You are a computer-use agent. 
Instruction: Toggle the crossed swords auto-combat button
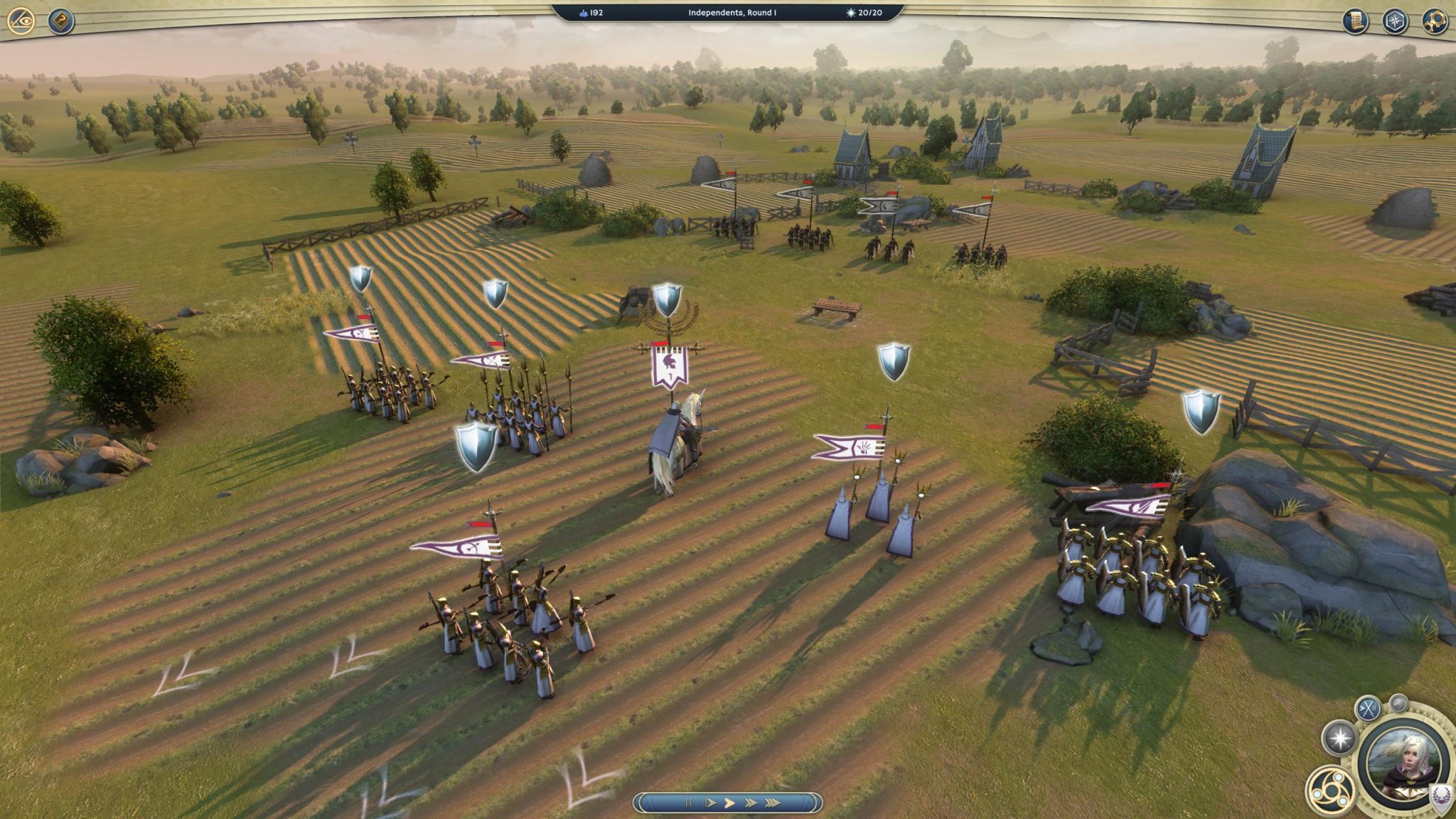(x=1368, y=708)
